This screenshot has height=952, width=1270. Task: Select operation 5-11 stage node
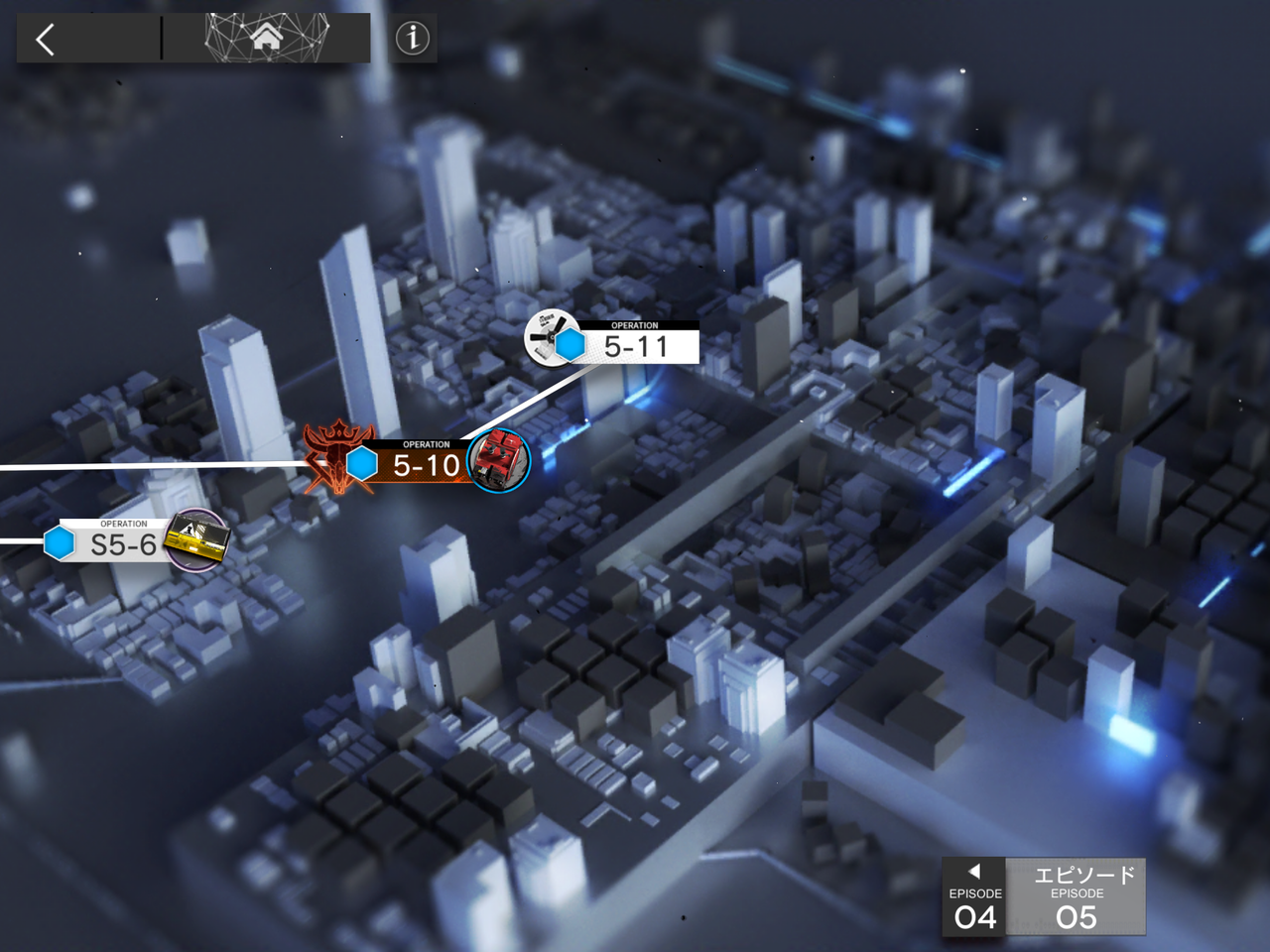click(x=635, y=344)
